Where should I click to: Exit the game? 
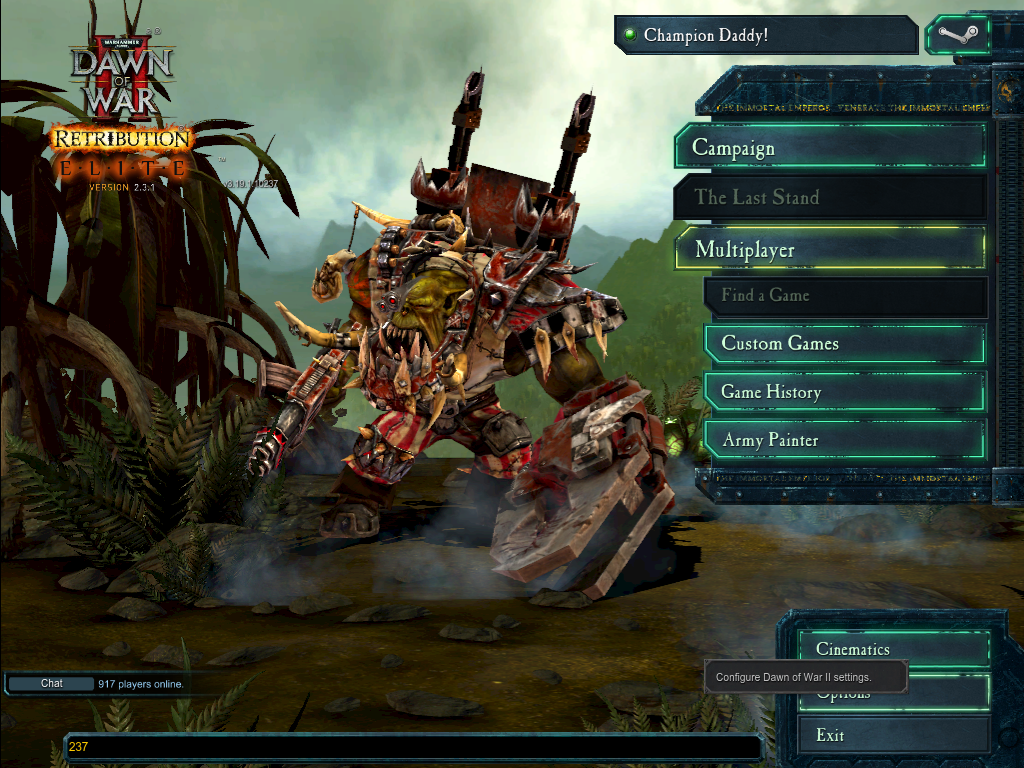tap(893, 735)
